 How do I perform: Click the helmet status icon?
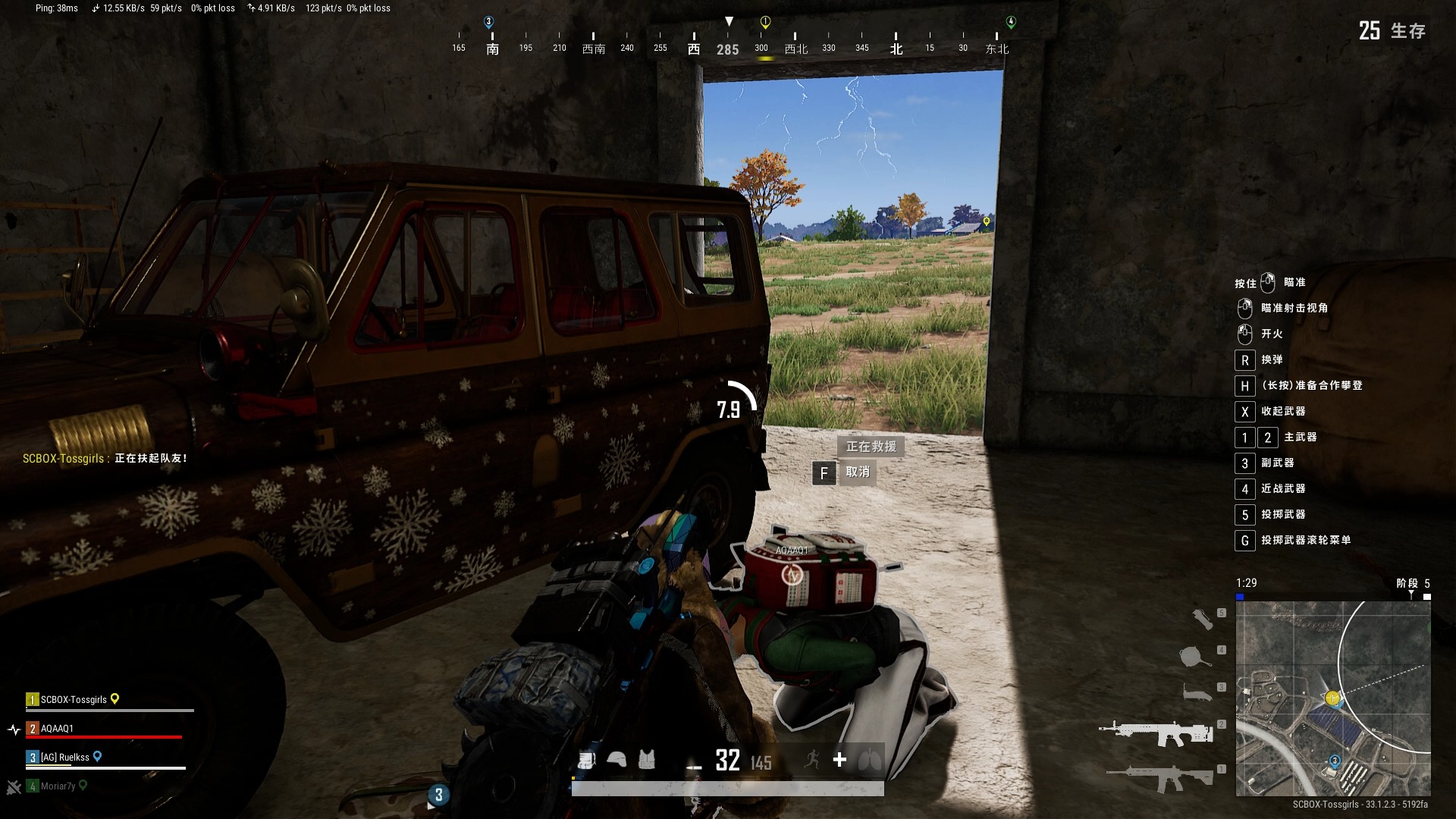[x=617, y=760]
